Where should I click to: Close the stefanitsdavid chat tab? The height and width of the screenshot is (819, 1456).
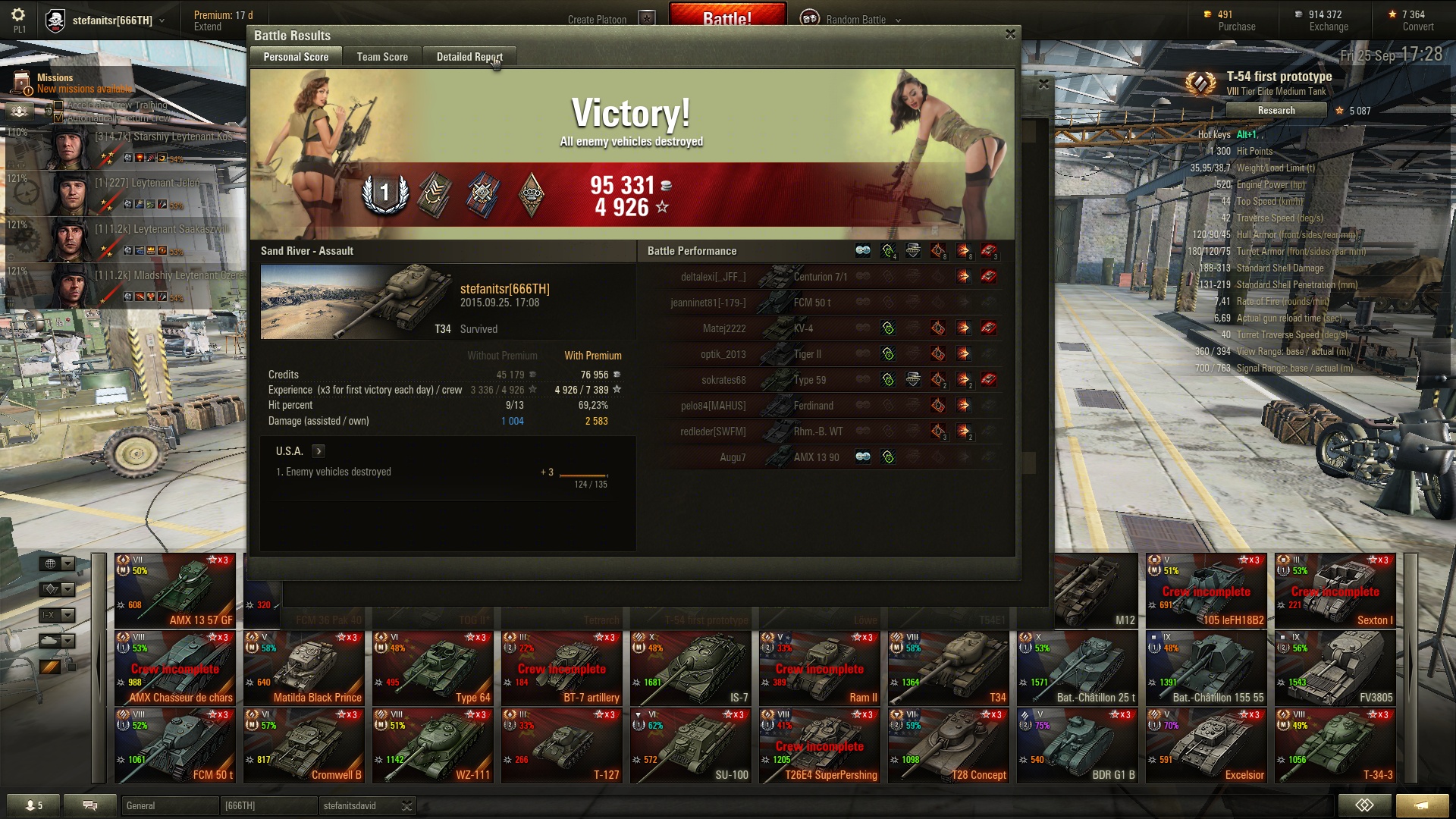click(406, 806)
